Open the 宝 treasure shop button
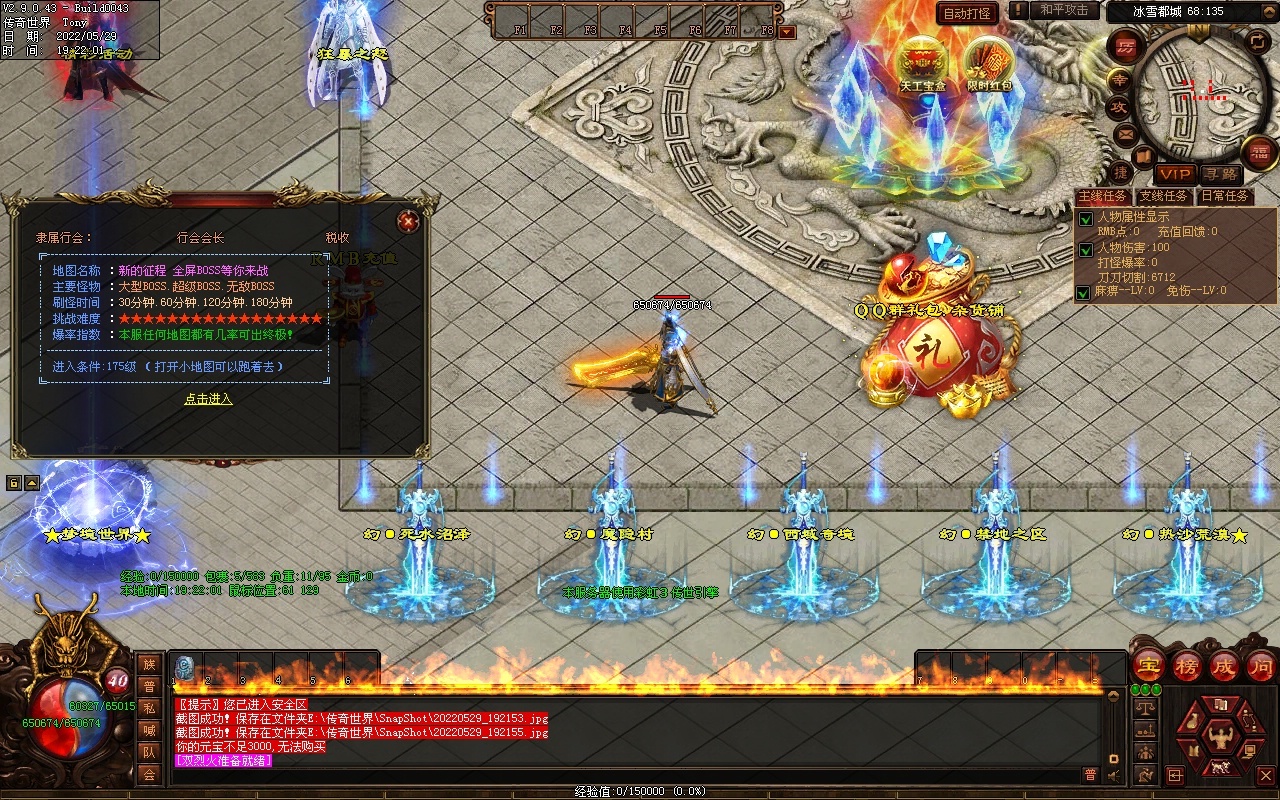Viewport: 1280px width, 800px height. pos(1148,665)
